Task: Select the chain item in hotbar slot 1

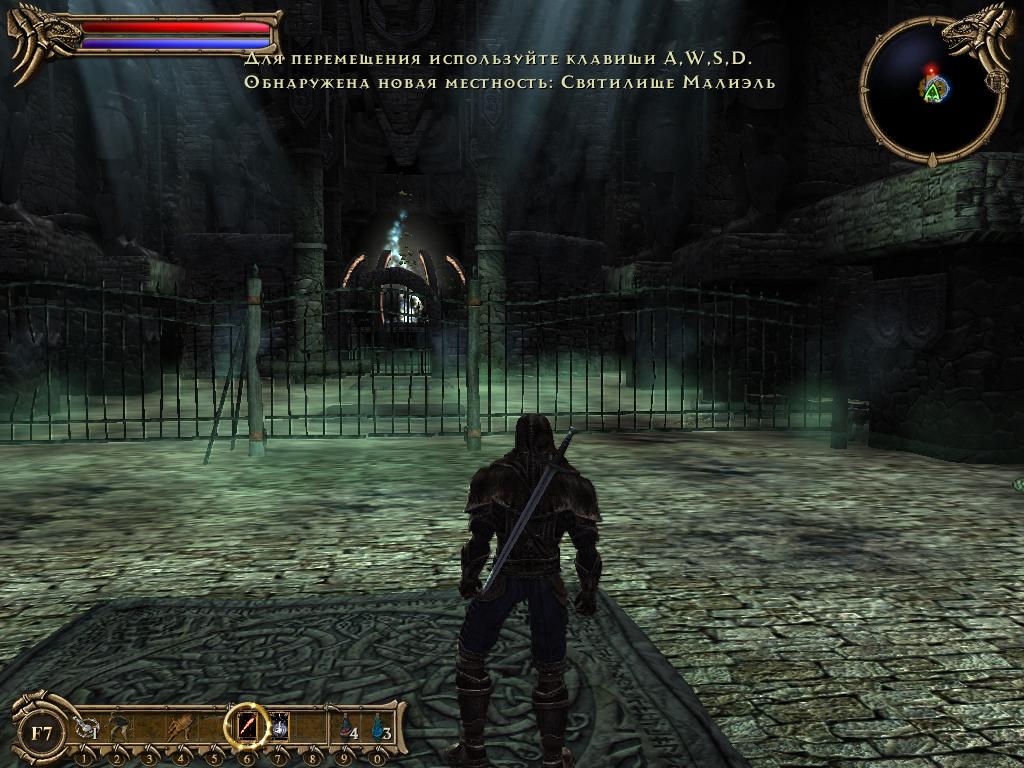Action: (x=87, y=730)
